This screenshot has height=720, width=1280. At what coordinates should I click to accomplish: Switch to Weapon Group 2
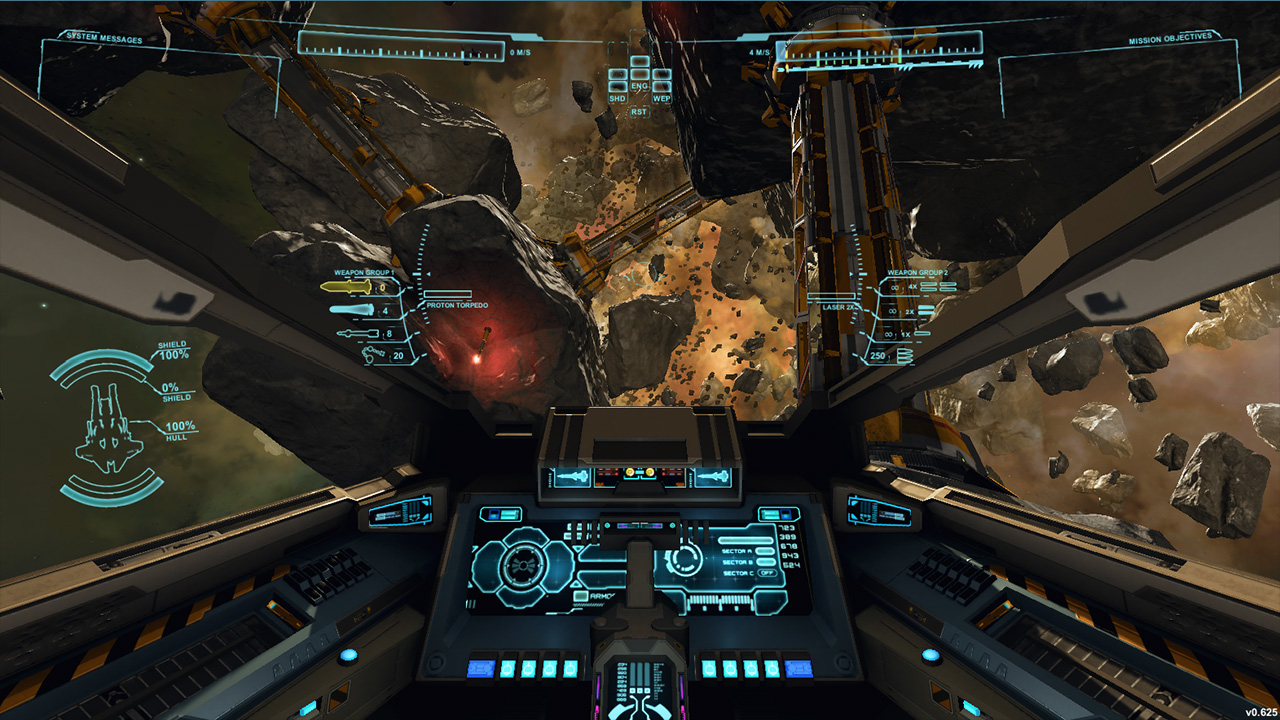(x=917, y=270)
